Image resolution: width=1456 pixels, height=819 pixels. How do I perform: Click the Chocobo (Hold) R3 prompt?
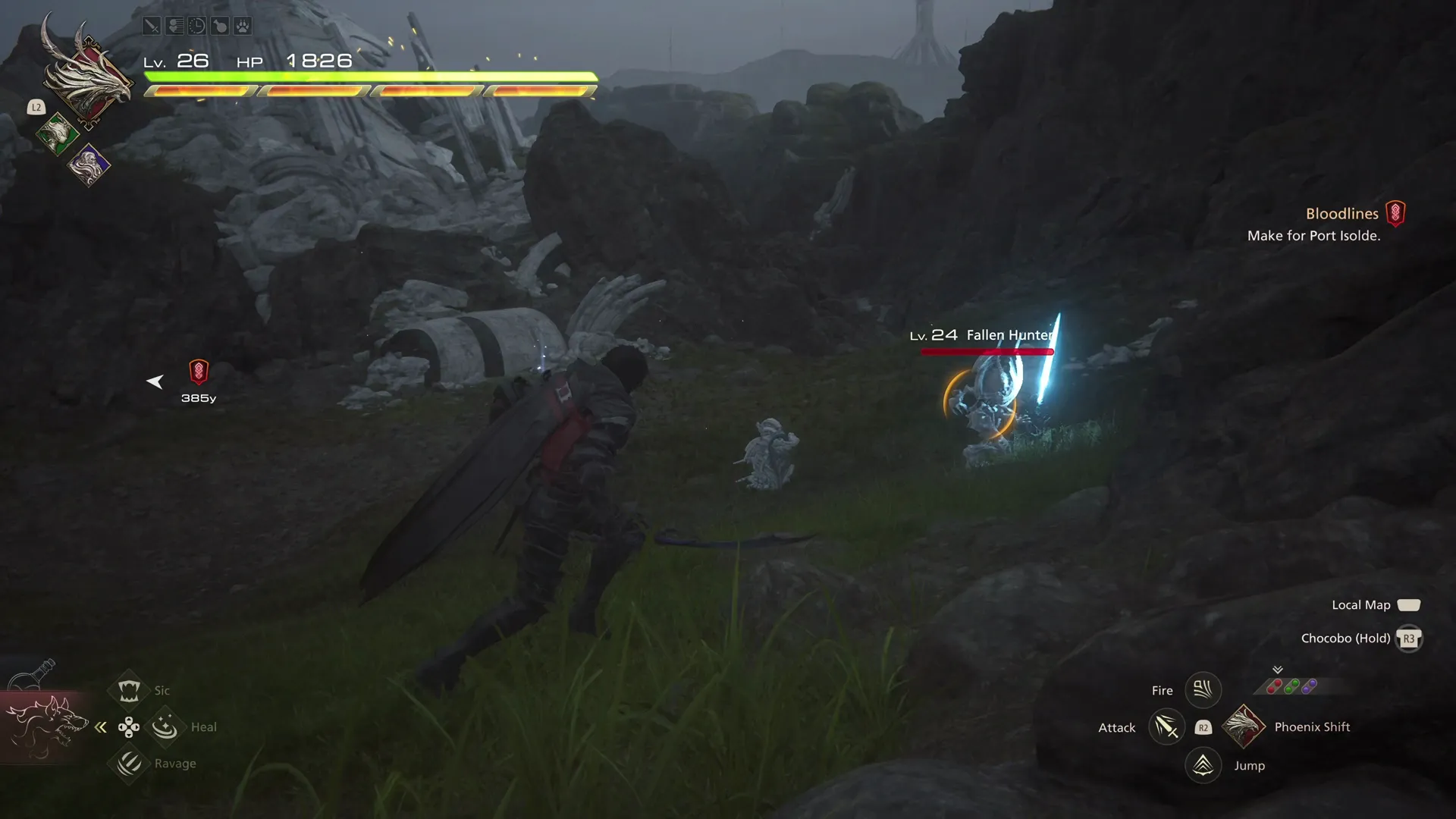click(1409, 639)
